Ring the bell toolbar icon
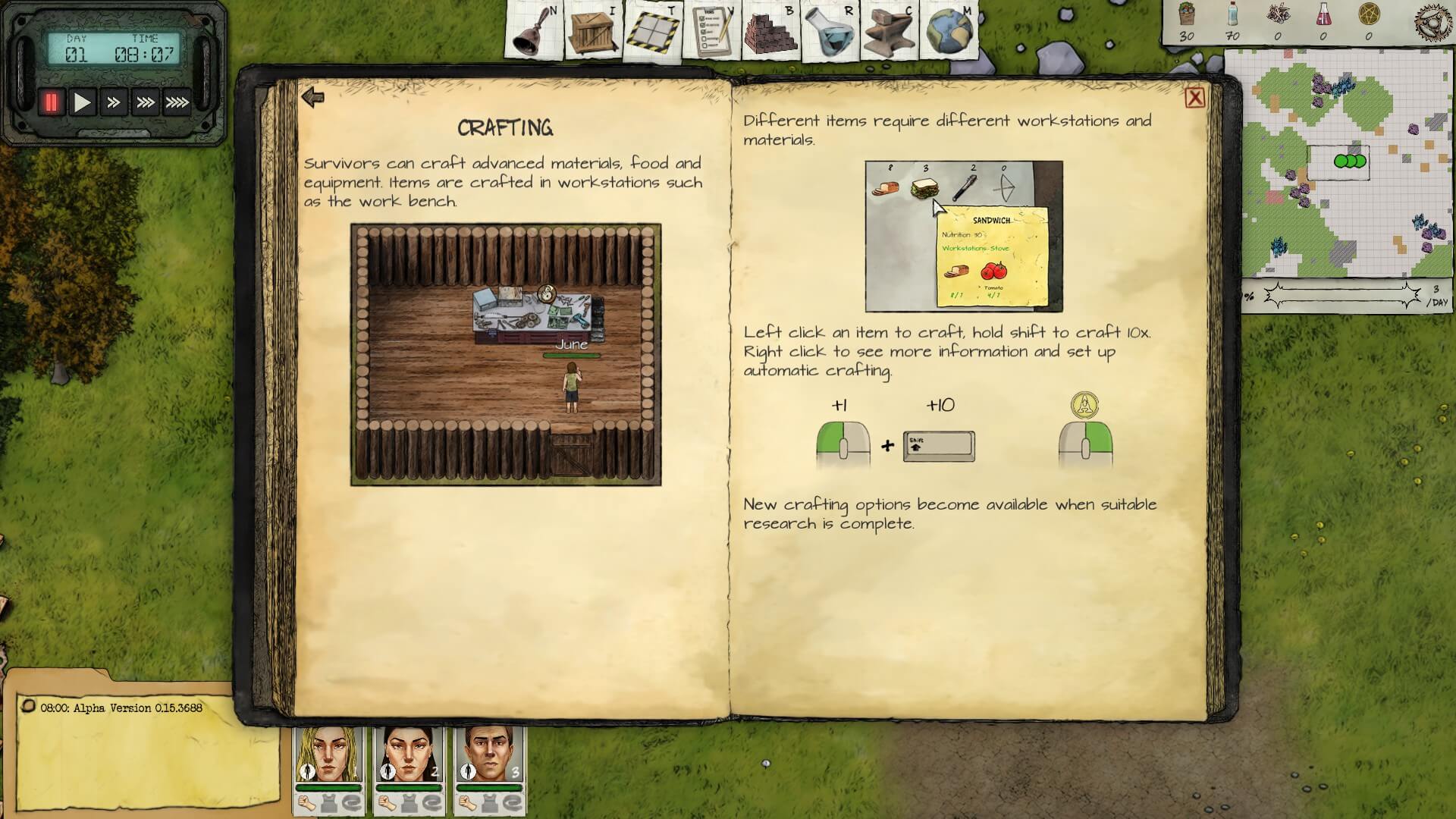This screenshot has width=1456, height=819. (x=534, y=32)
